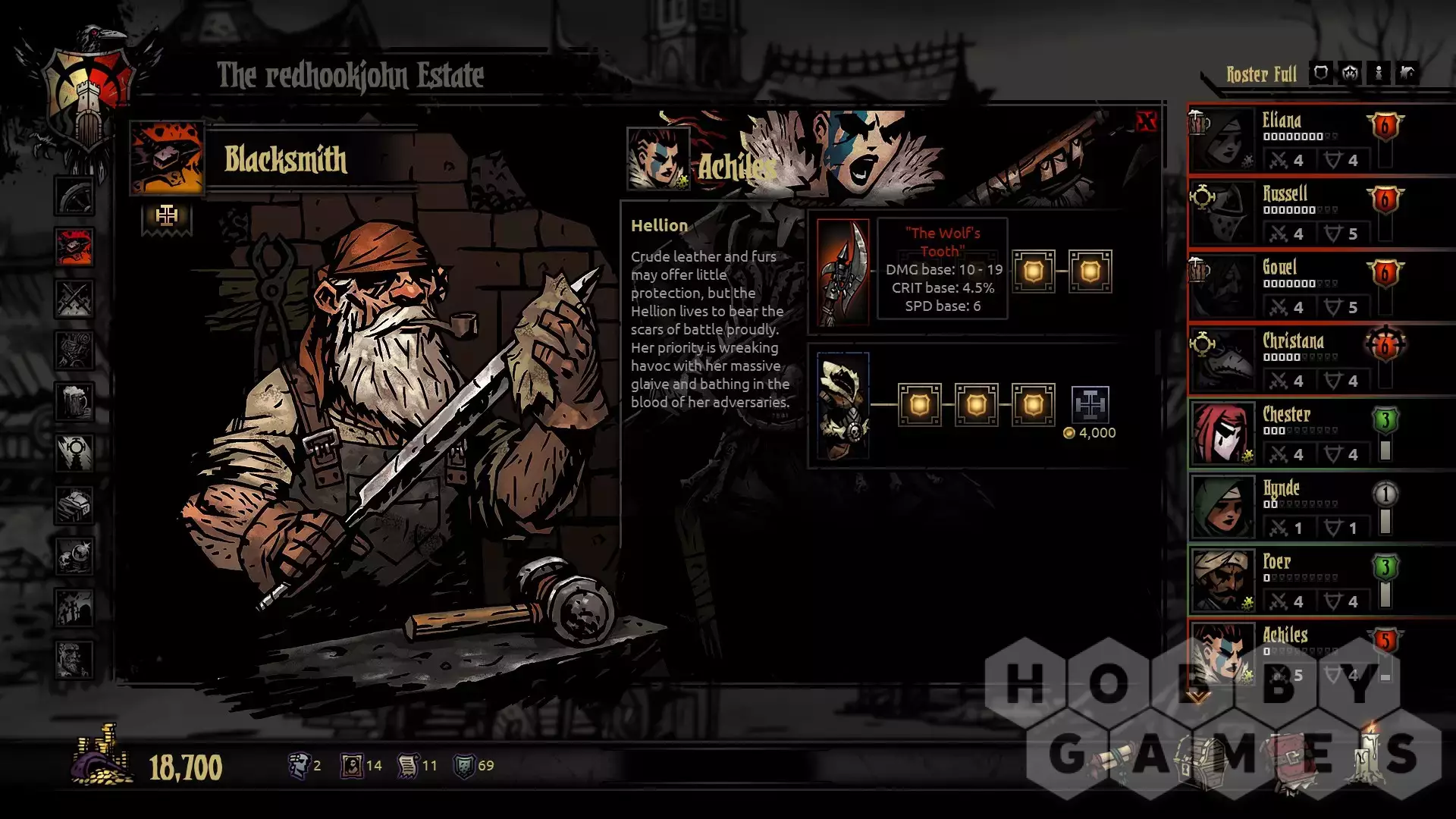Screen dimensions: 1456x819
Task: Click the Hellion armor icon
Action: [x=843, y=406]
